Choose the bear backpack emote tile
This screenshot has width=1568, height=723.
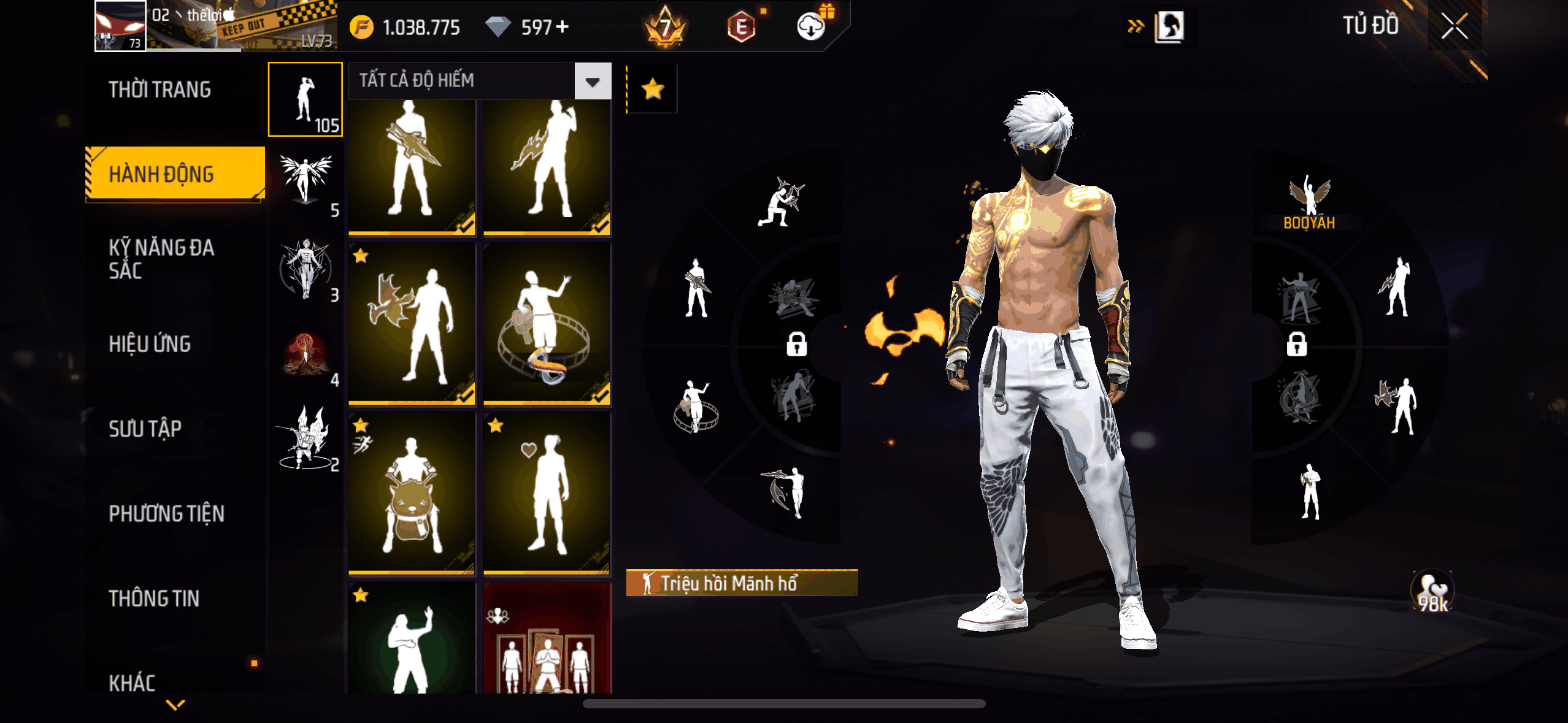pos(412,494)
